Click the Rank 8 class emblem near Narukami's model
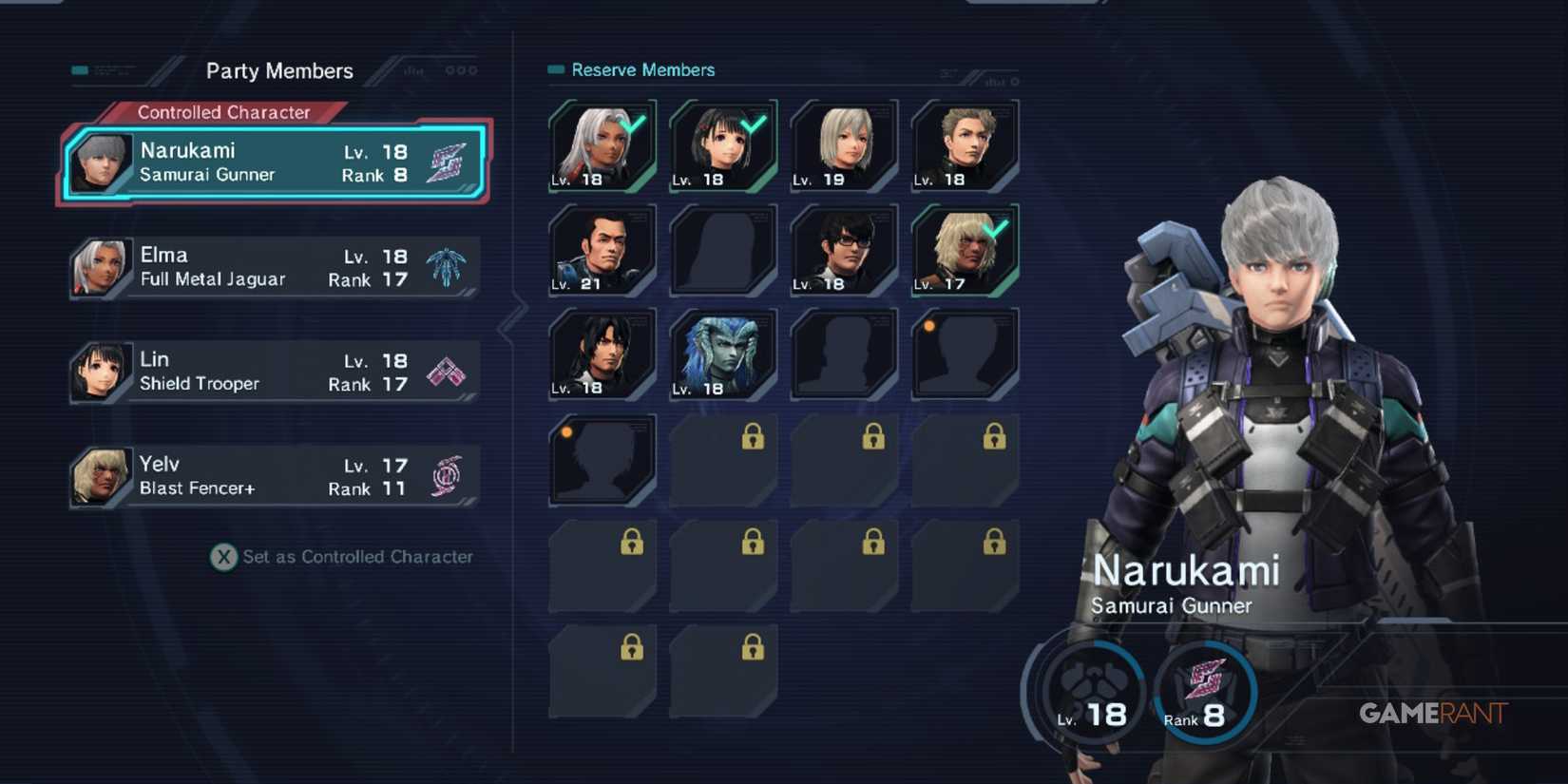The width and height of the screenshot is (1568, 784). click(x=1203, y=692)
